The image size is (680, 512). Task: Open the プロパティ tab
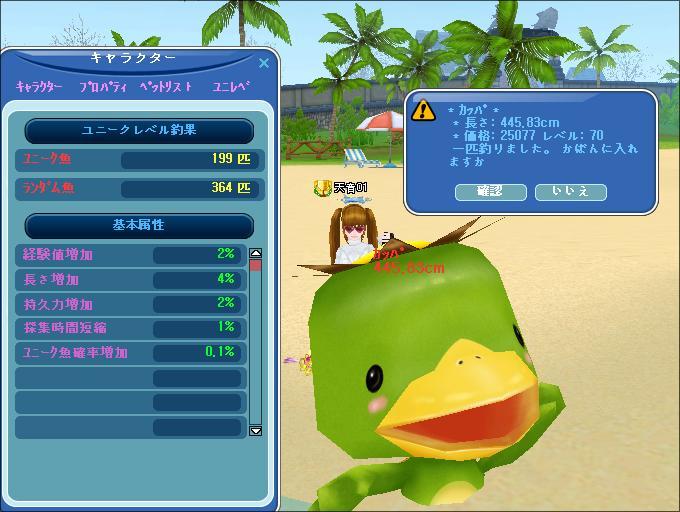(103, 87)
